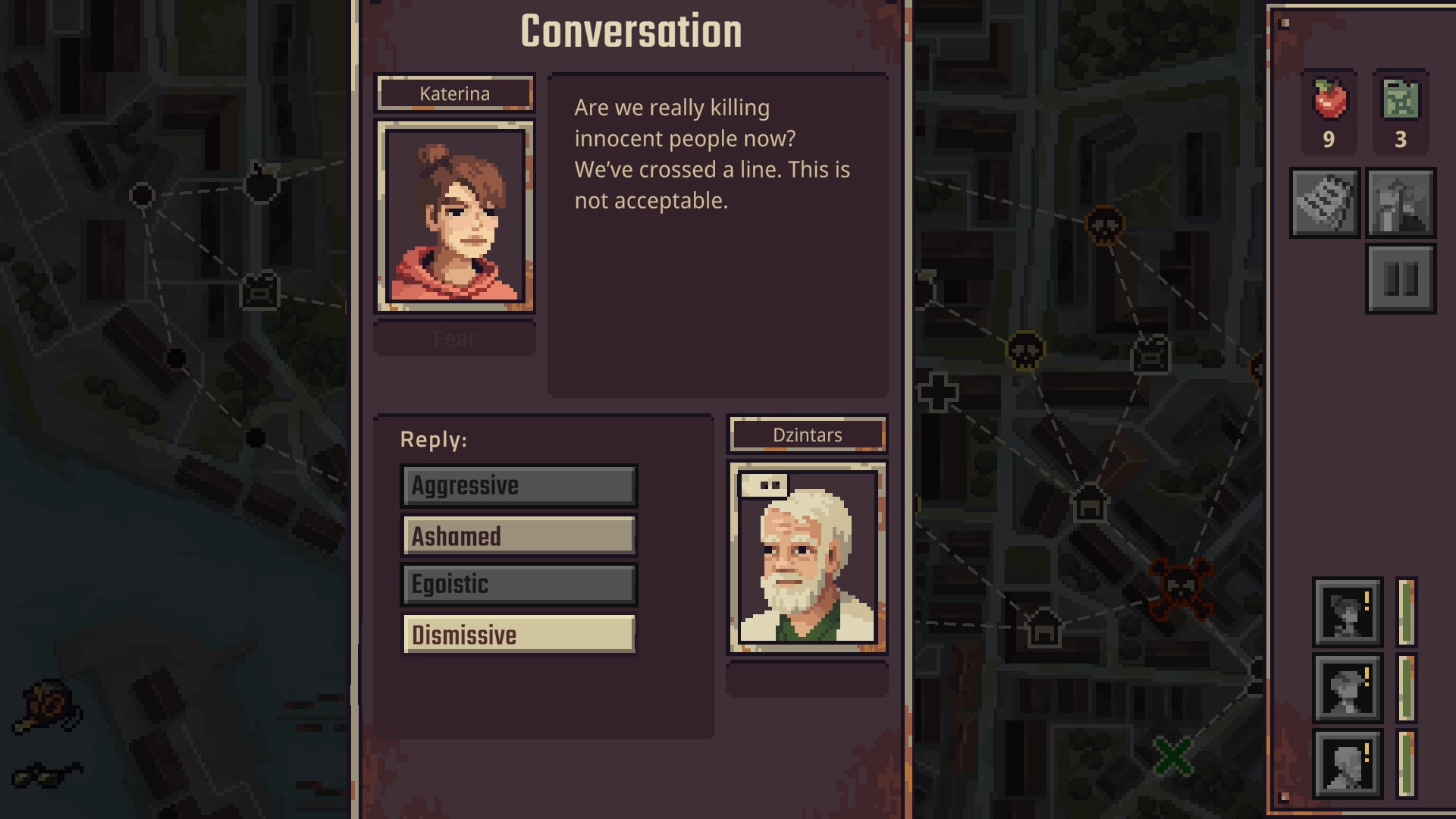Select the Aggressive reply option
Screen dimensions: 1456x819
coord(518,485)
